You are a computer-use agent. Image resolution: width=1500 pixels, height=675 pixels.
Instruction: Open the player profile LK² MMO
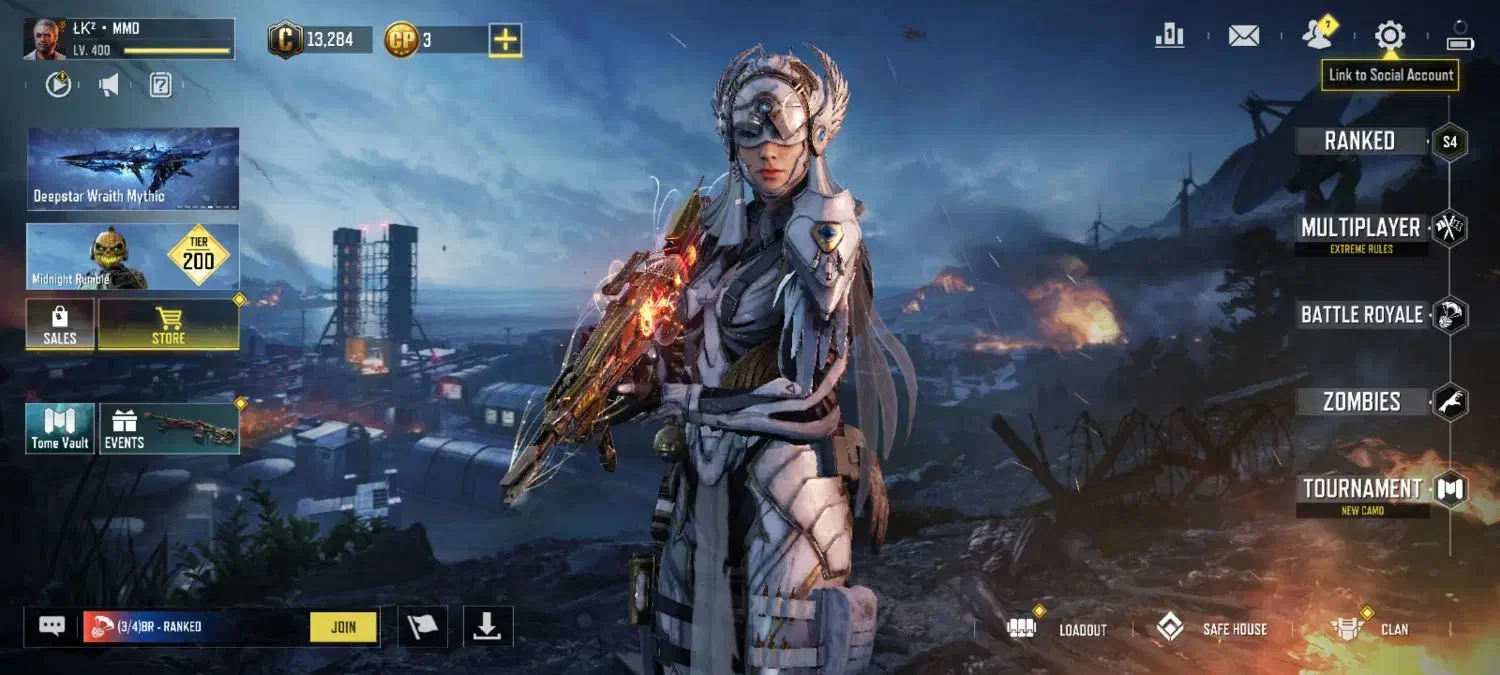click(x=129, y=39)
